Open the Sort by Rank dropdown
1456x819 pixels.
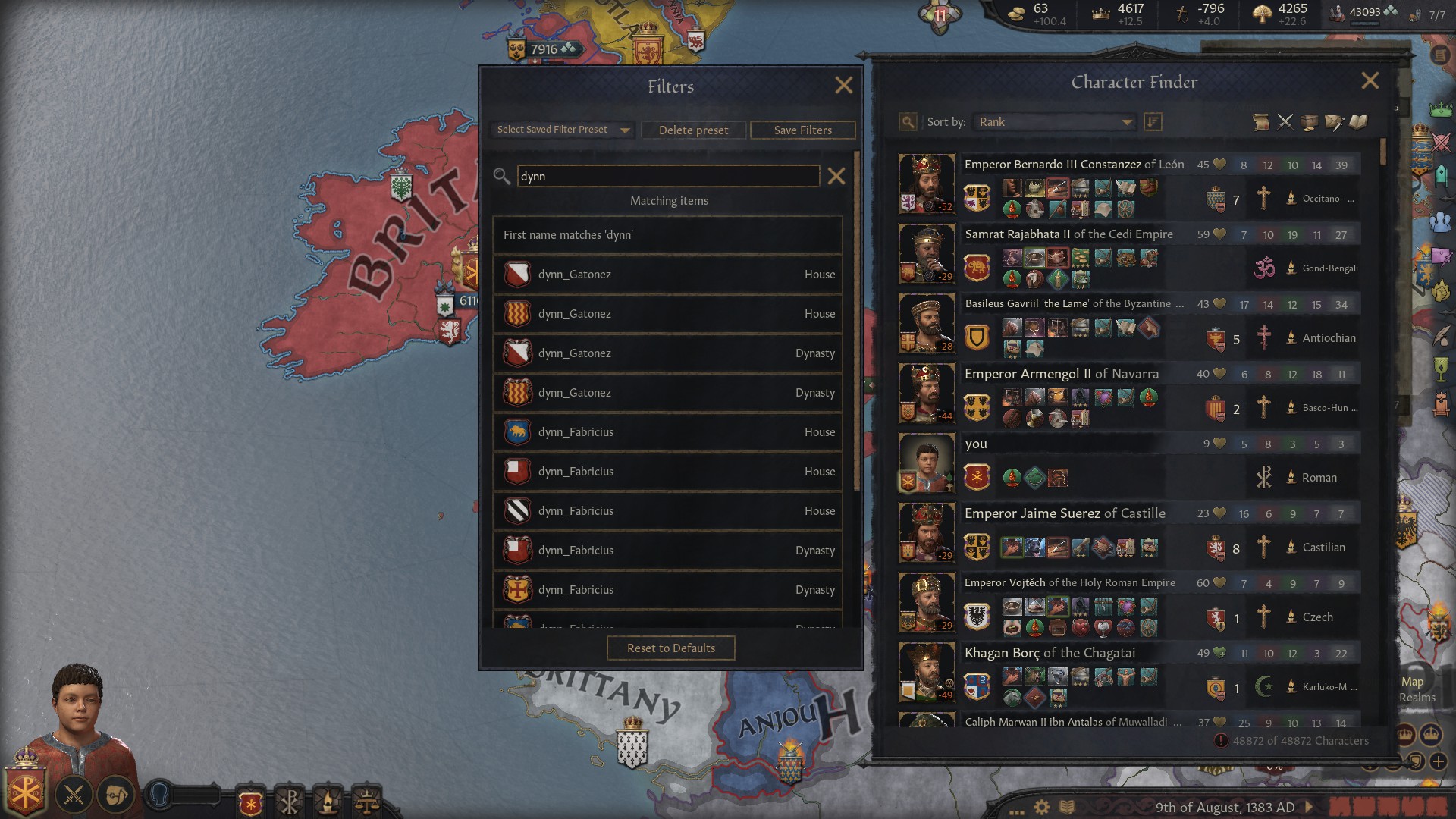point(1054,121)
